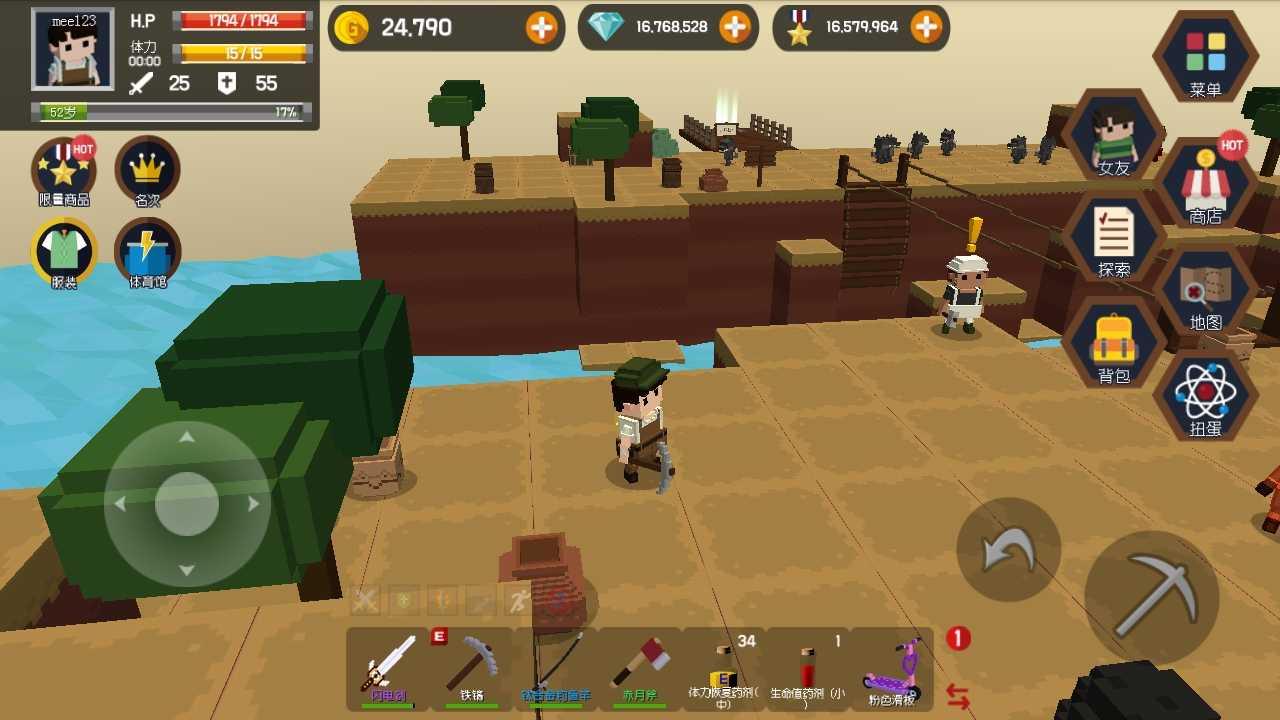Enter the 体育馆 gym
Image resolution: width=1280 pixels, height=720 pixels.
pos(148,253)
